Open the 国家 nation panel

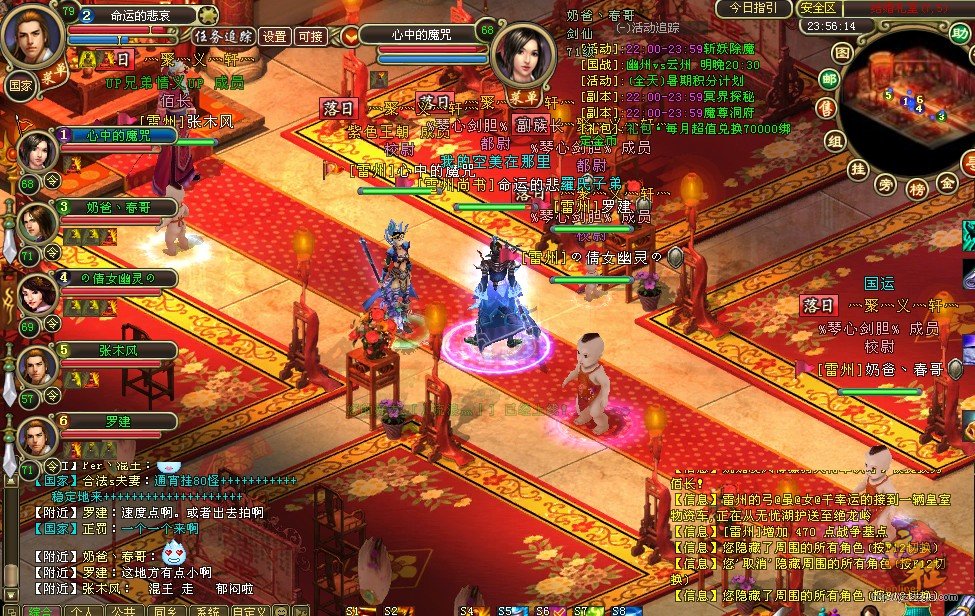[22, 84]
